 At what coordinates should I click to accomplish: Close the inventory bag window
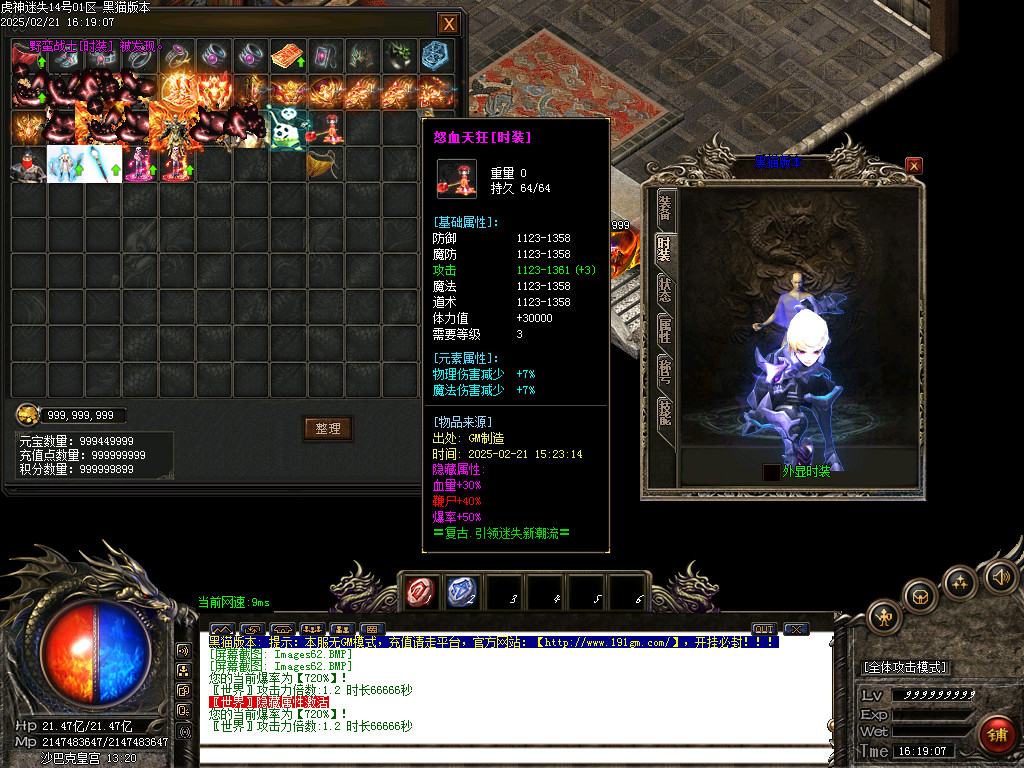(449, 24)
